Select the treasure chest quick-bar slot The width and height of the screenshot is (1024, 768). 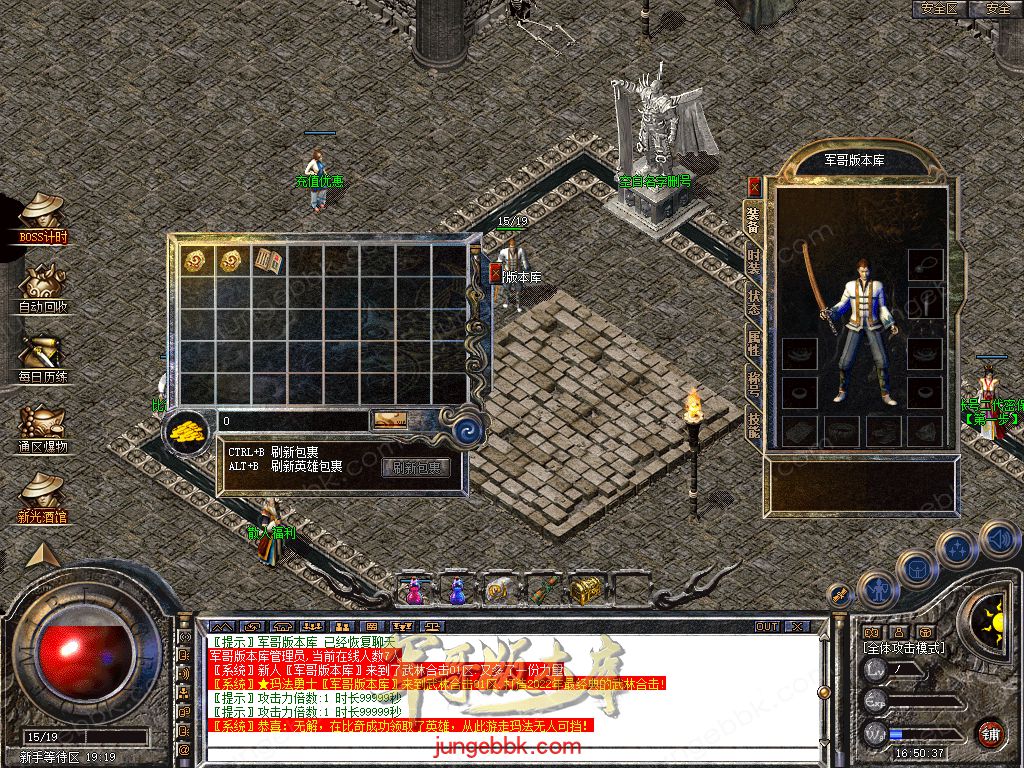[x=585, y=590]
